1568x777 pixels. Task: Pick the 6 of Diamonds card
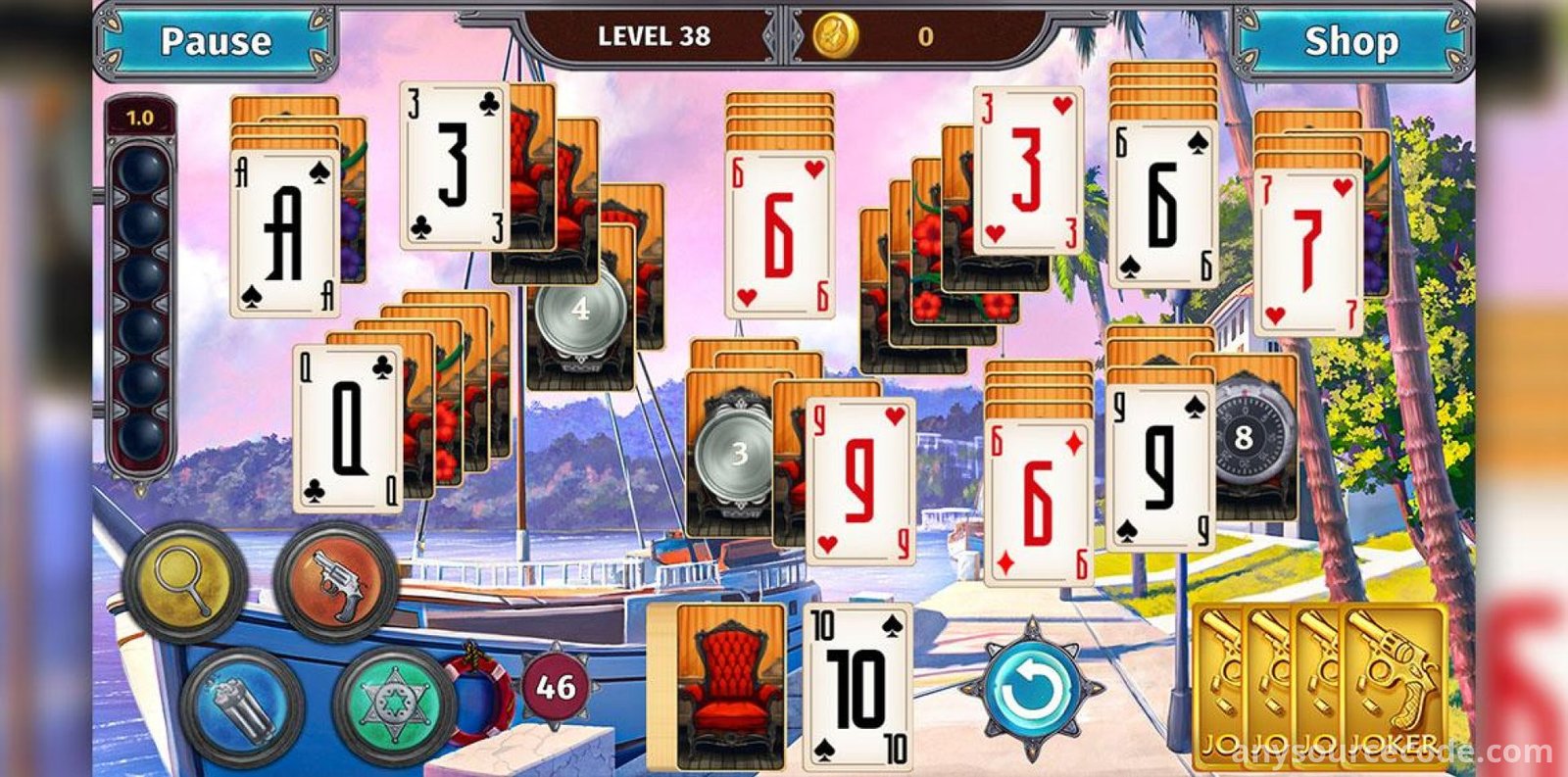pos(1038,502)
